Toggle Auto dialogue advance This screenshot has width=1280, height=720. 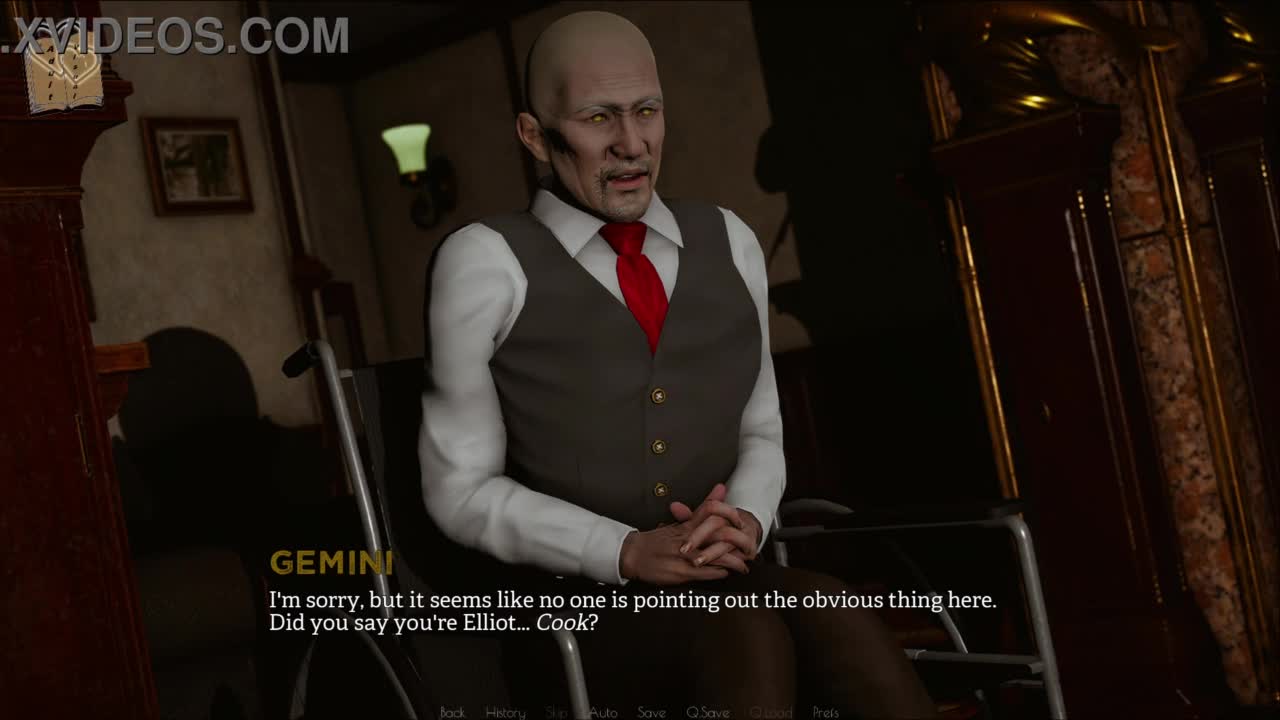point(603,712)
